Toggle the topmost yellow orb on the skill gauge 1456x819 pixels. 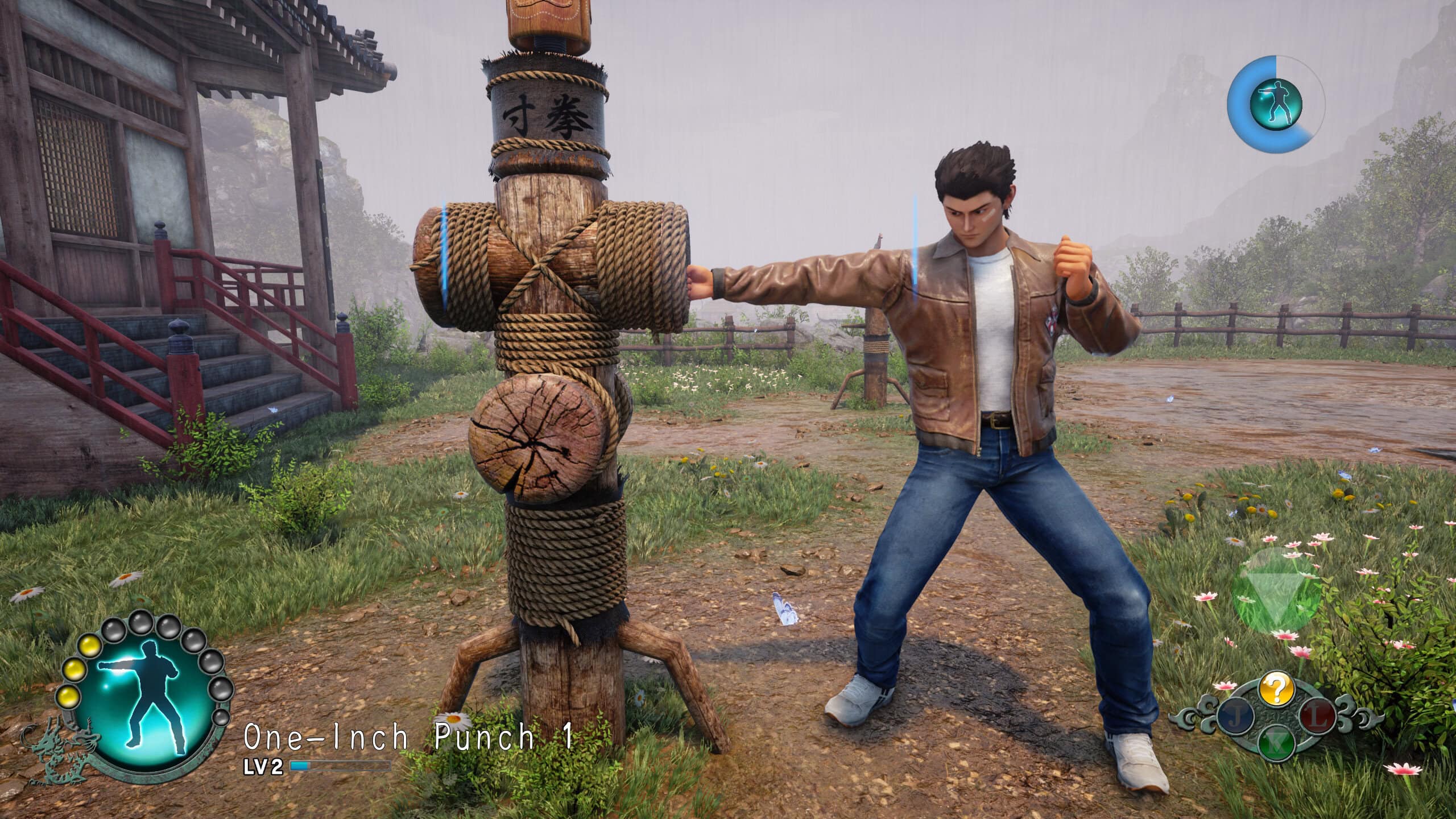pyautogui.click(x=90, y=647)
